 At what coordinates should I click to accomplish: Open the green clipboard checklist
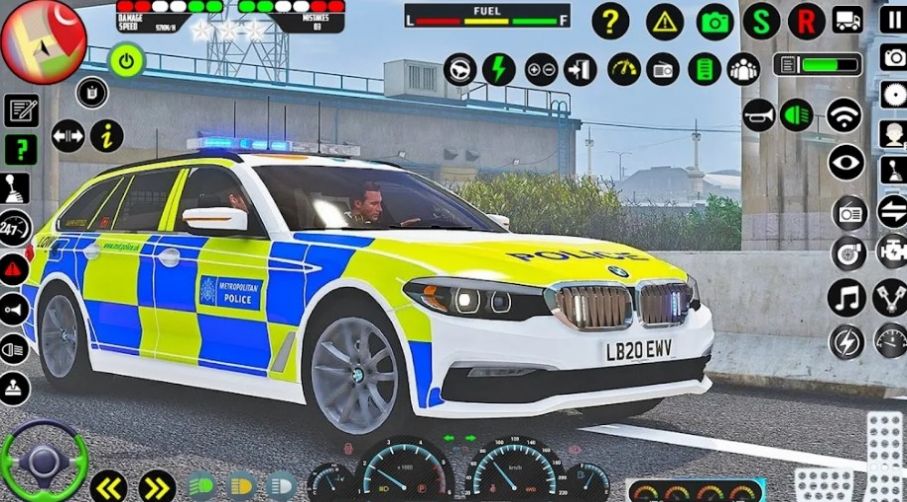click(704, 69)
